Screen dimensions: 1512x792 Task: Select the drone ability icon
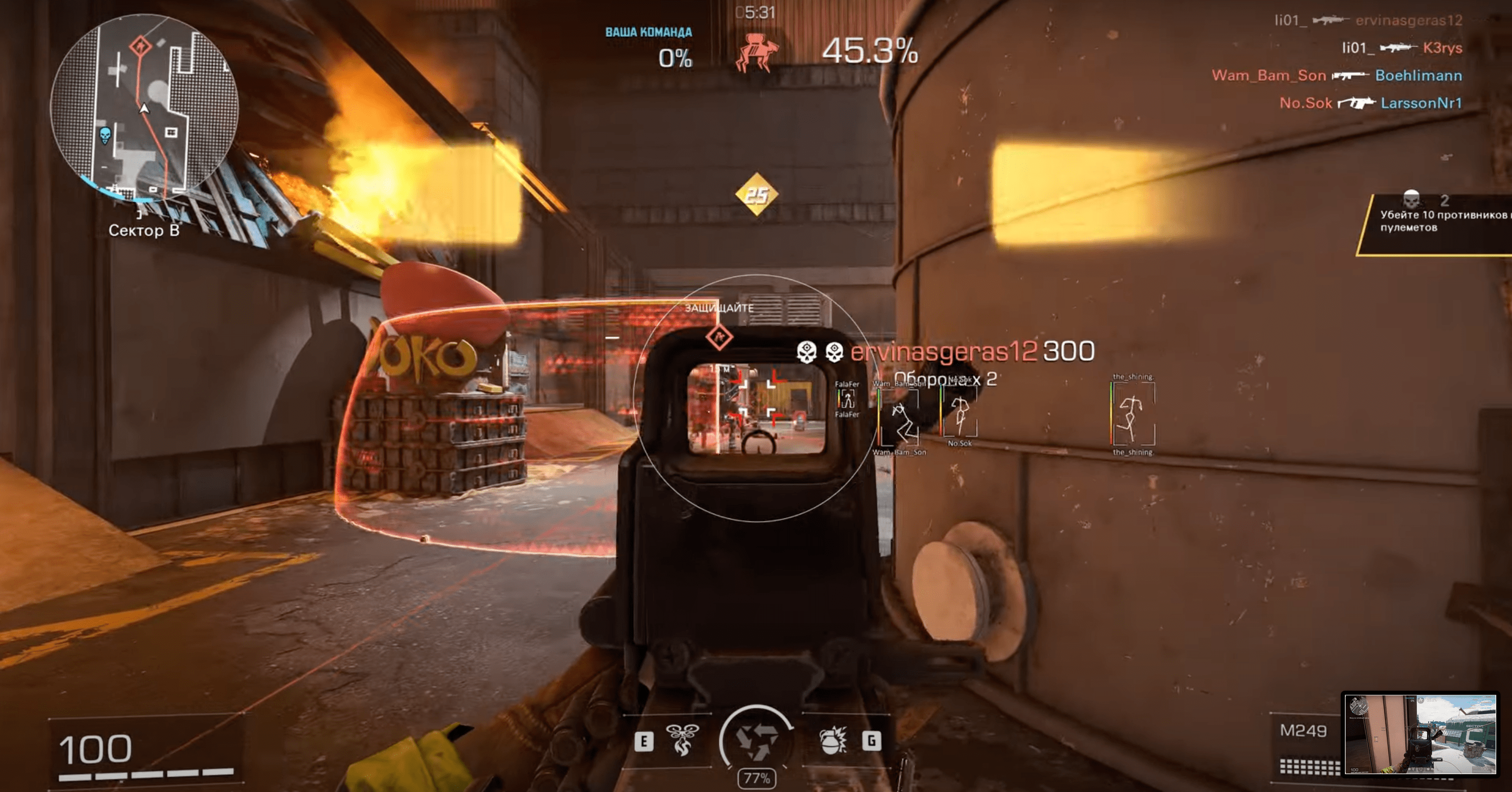coord(681,740)
